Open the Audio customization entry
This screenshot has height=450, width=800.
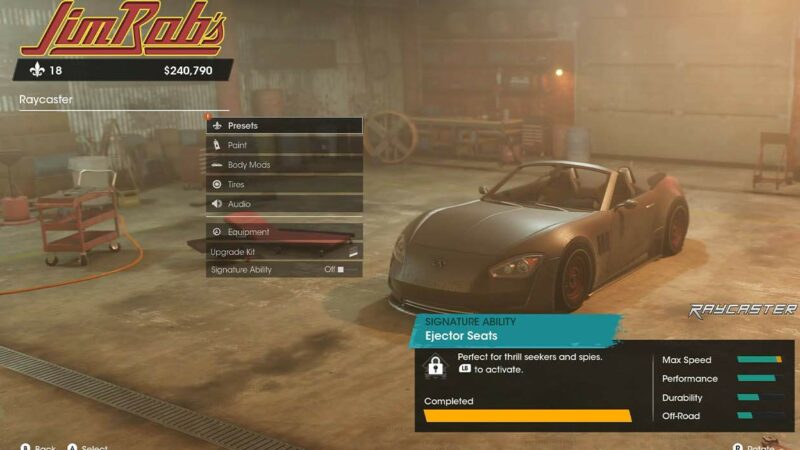coord(283,204)
